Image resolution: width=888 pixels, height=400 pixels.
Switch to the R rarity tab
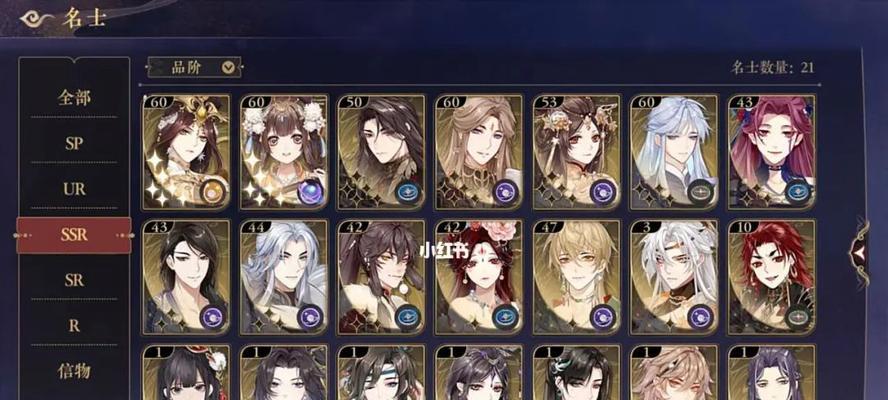click(74, 325)
